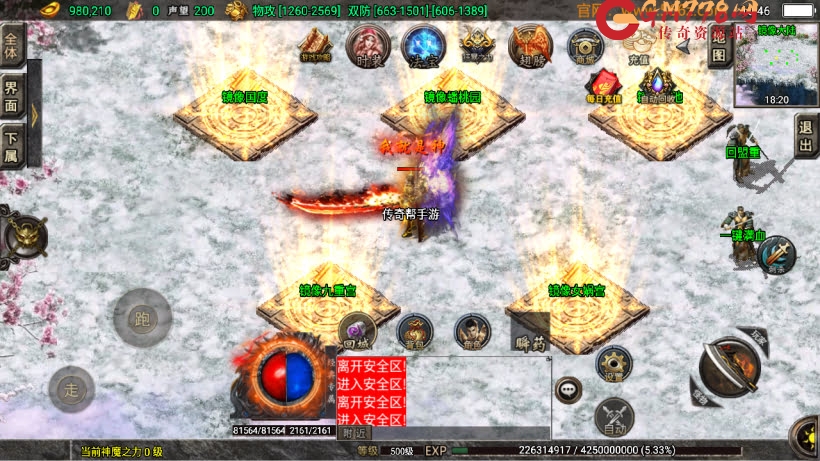This screenshot has height=461, width=820.
Task: Toggle 自动 auto-battle
Action: pos(613,416)
